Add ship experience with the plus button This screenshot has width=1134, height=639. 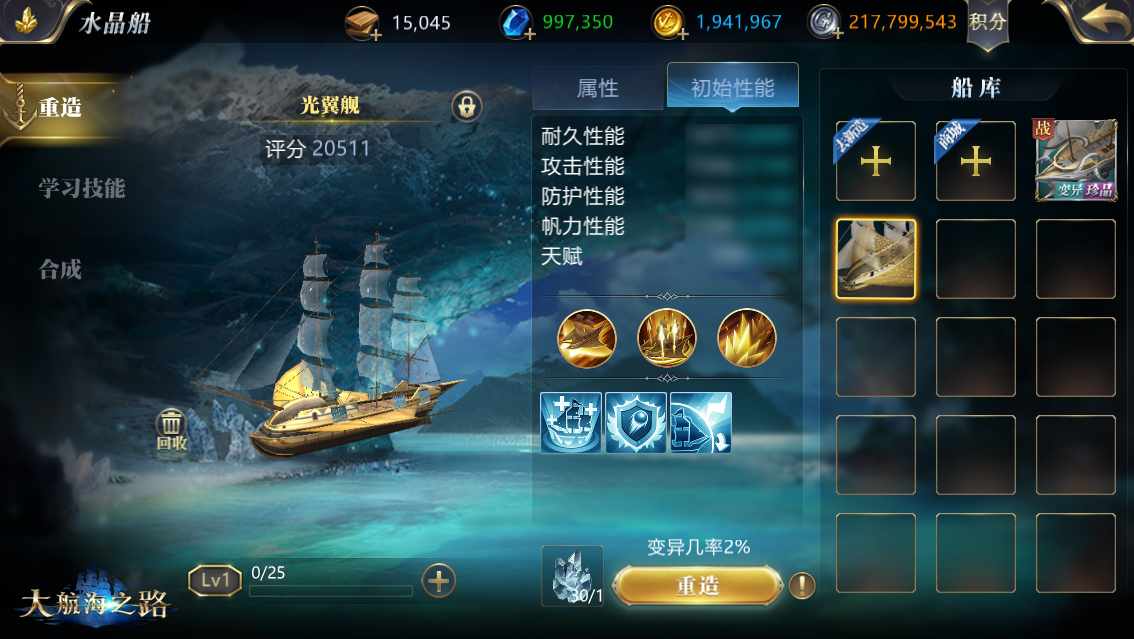(x=439, y=580)
